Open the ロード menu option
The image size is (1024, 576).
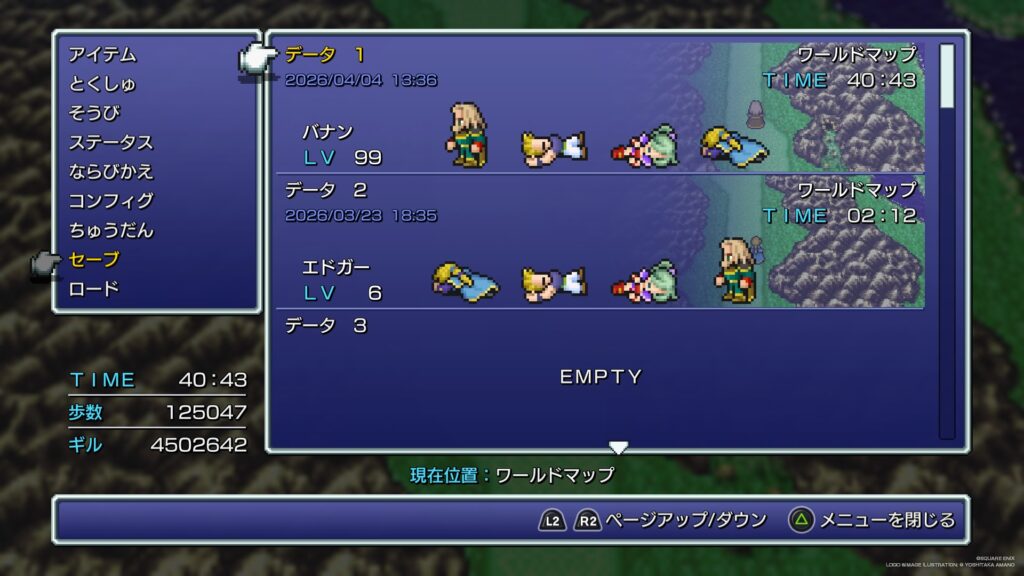(94, 289)
